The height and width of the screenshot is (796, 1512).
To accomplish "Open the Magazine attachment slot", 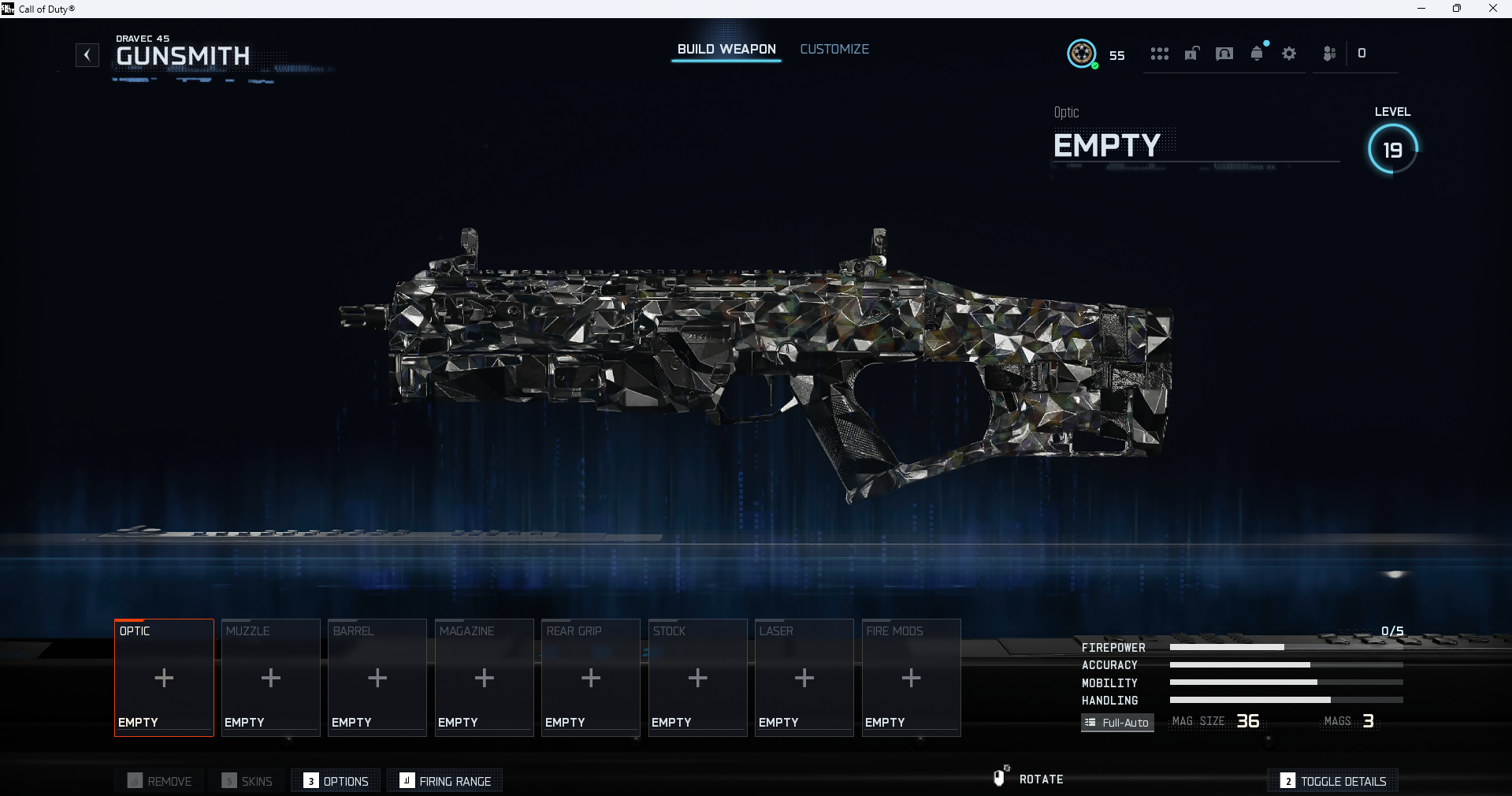I will [x=484, y=678].
